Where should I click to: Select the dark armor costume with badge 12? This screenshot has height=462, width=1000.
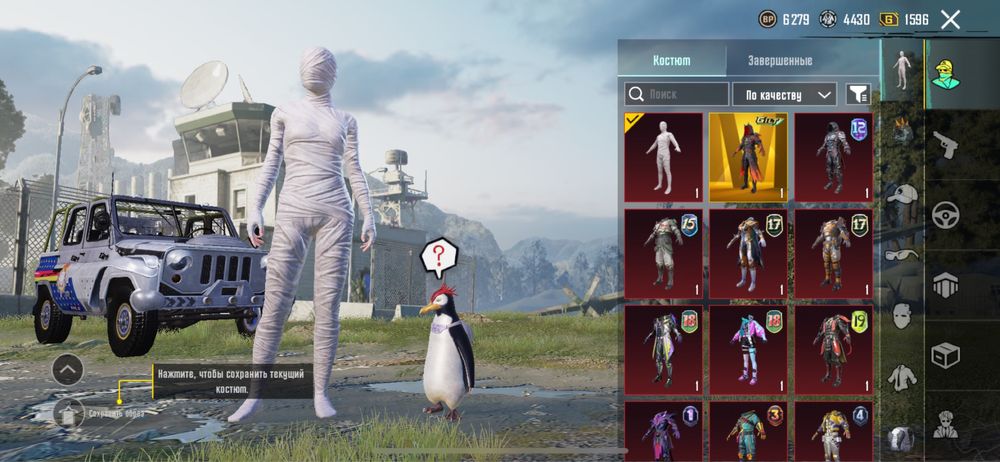833,157
